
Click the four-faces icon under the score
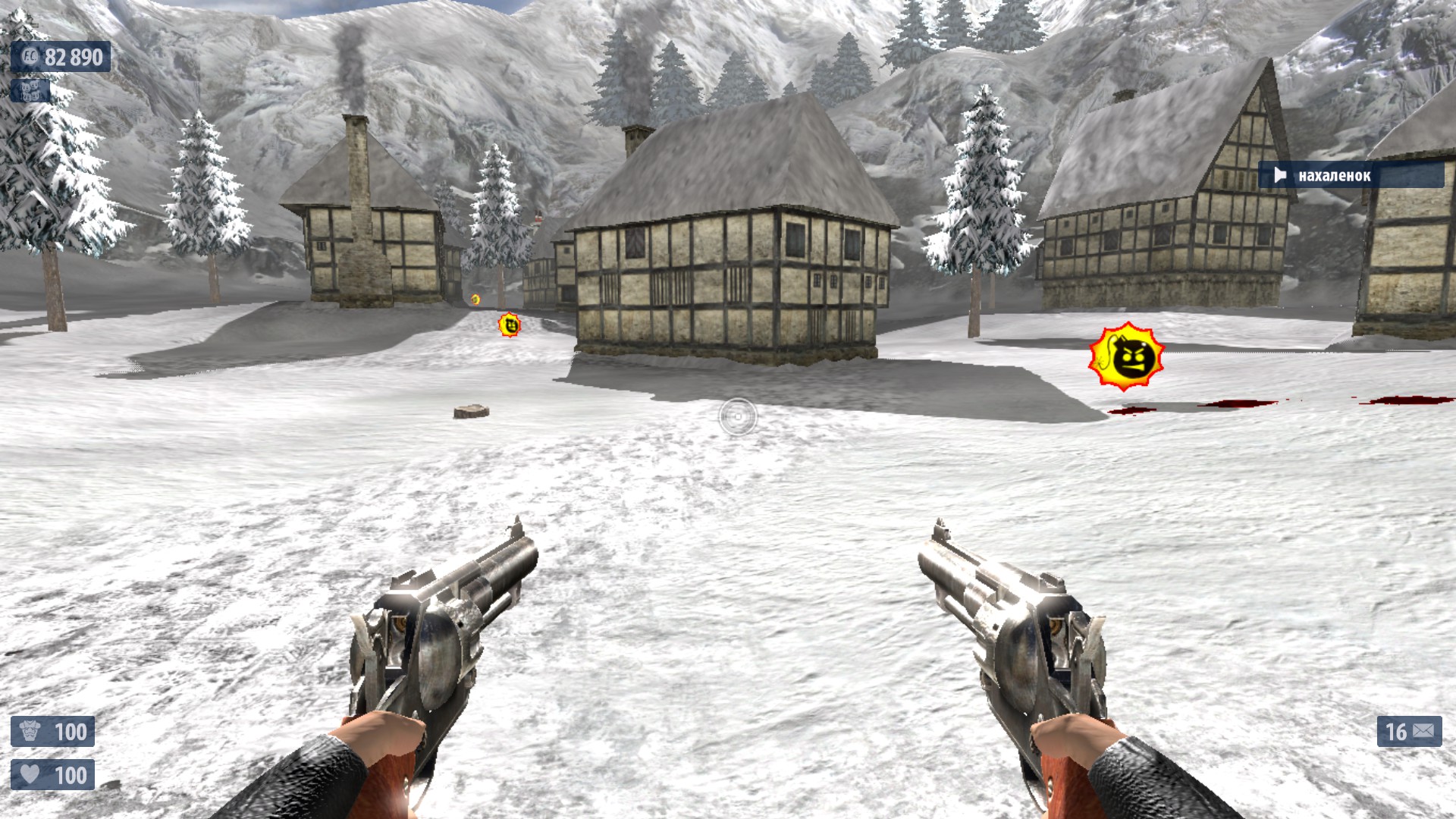coord(30,91)
